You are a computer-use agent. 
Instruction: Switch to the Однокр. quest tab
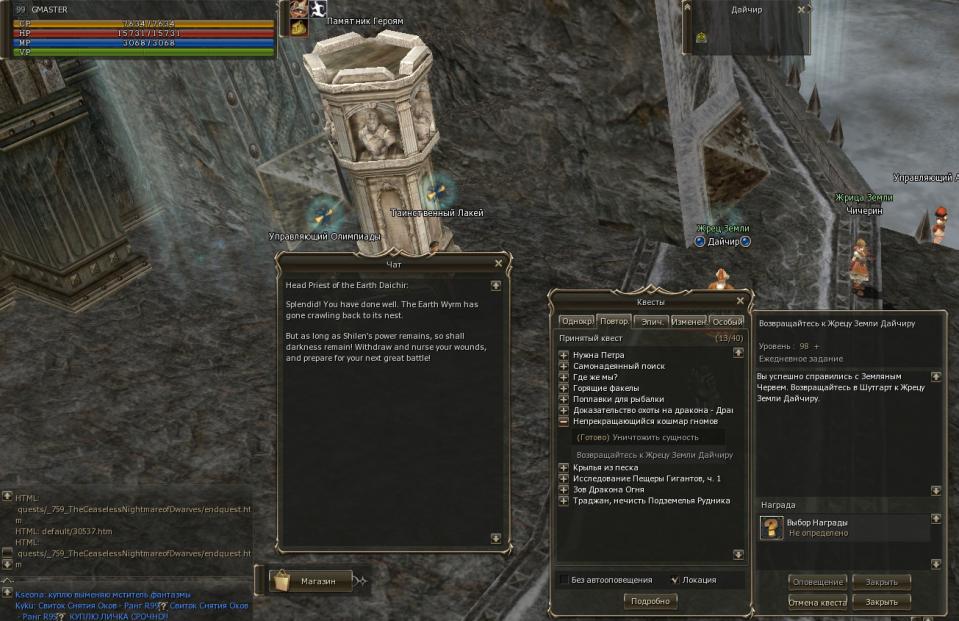[x=576, y=322]
